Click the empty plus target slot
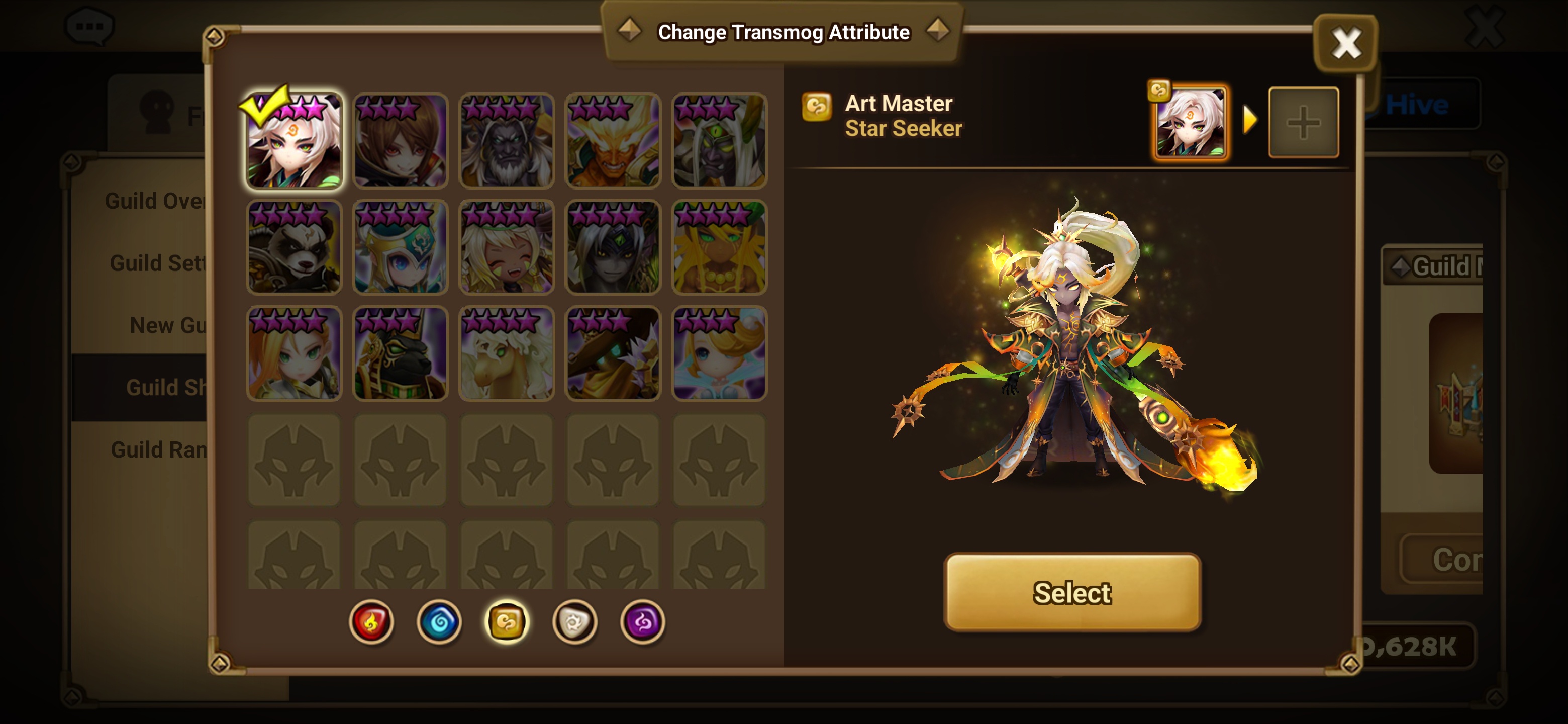Image resolution: width=1568 pixels, height=724 pixels. coord(1303,122)
